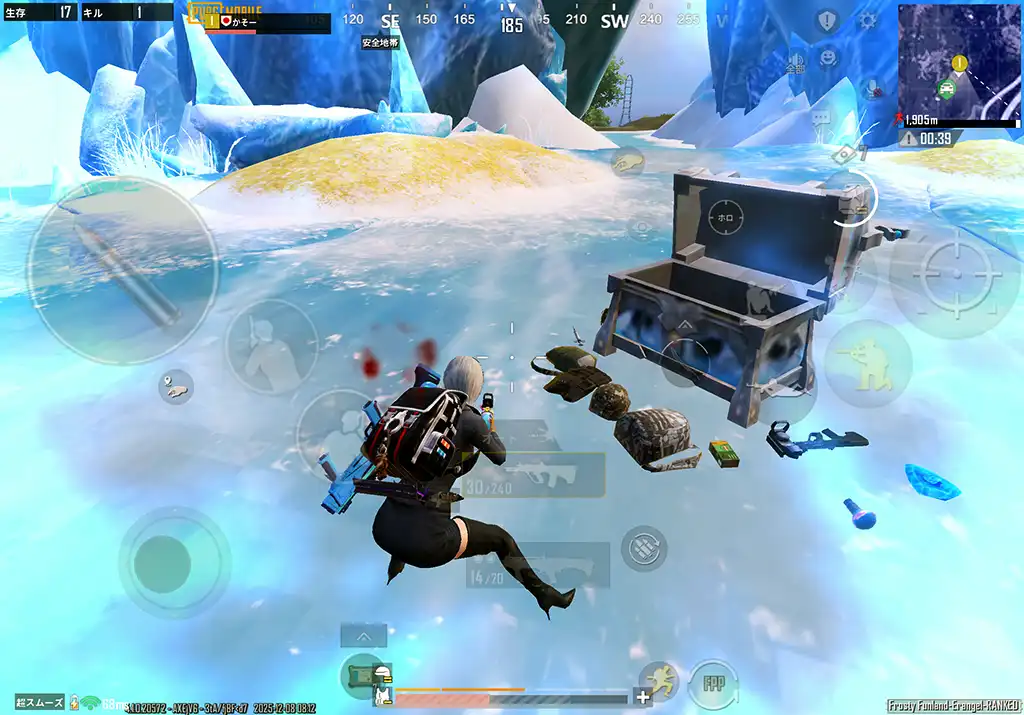The image size is (1024, 715).
Task: Open the emote smiley face icon
Action: pos(828,57)
